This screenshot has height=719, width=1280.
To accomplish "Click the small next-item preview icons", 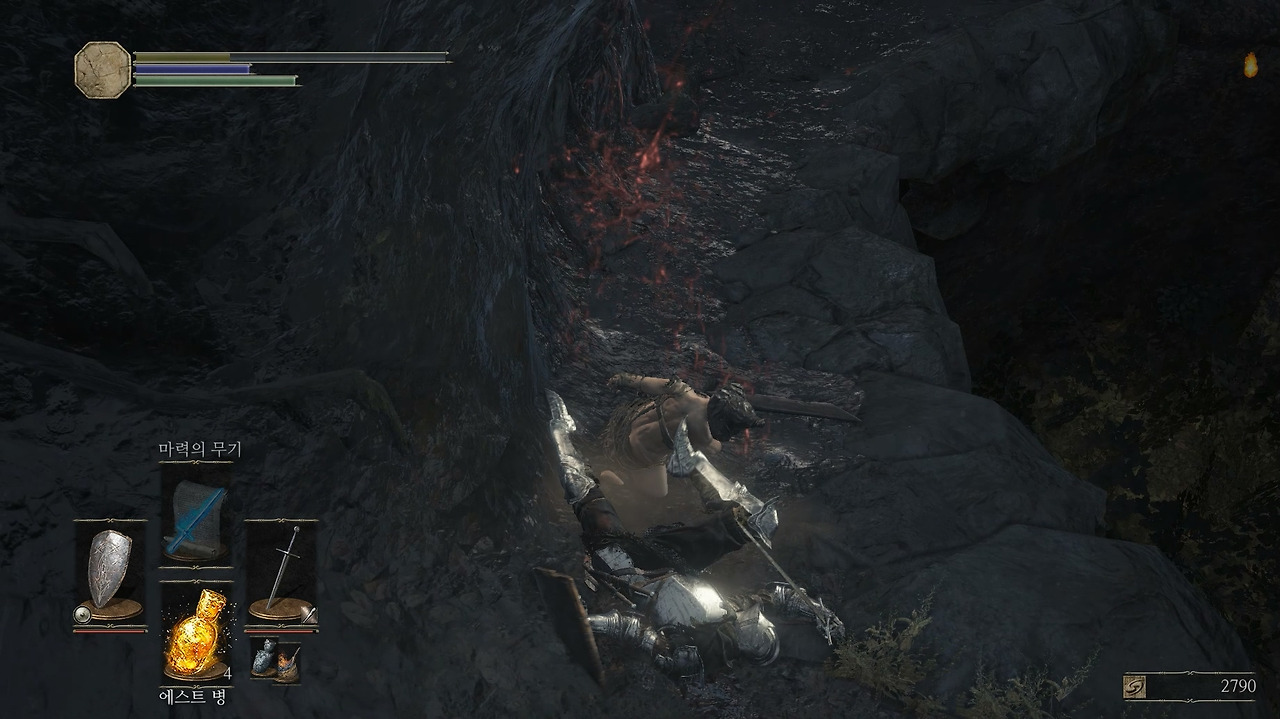I will (x=275, y=660).
